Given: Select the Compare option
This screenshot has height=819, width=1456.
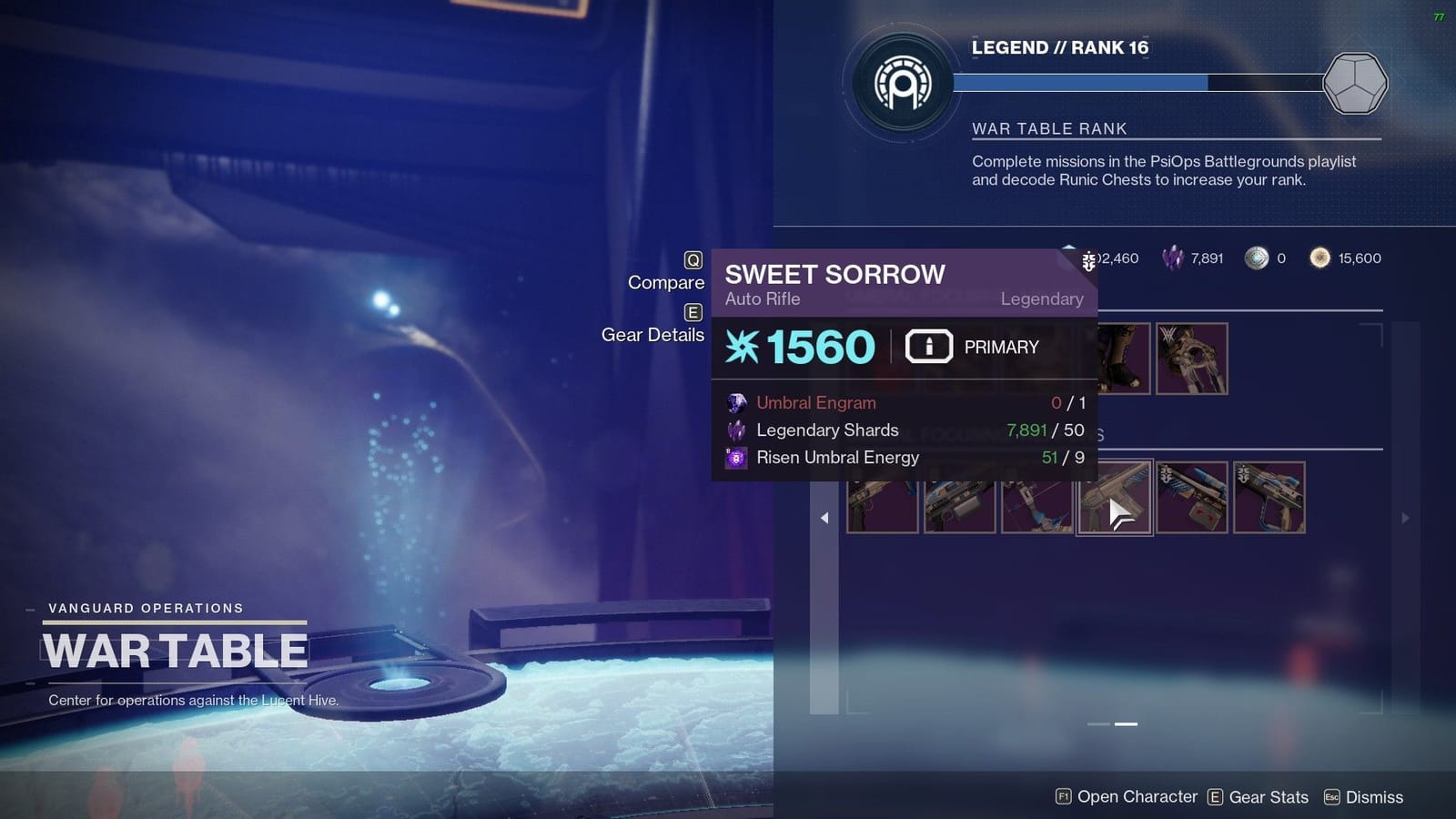Looking at the screenshot, I should 667,282.
